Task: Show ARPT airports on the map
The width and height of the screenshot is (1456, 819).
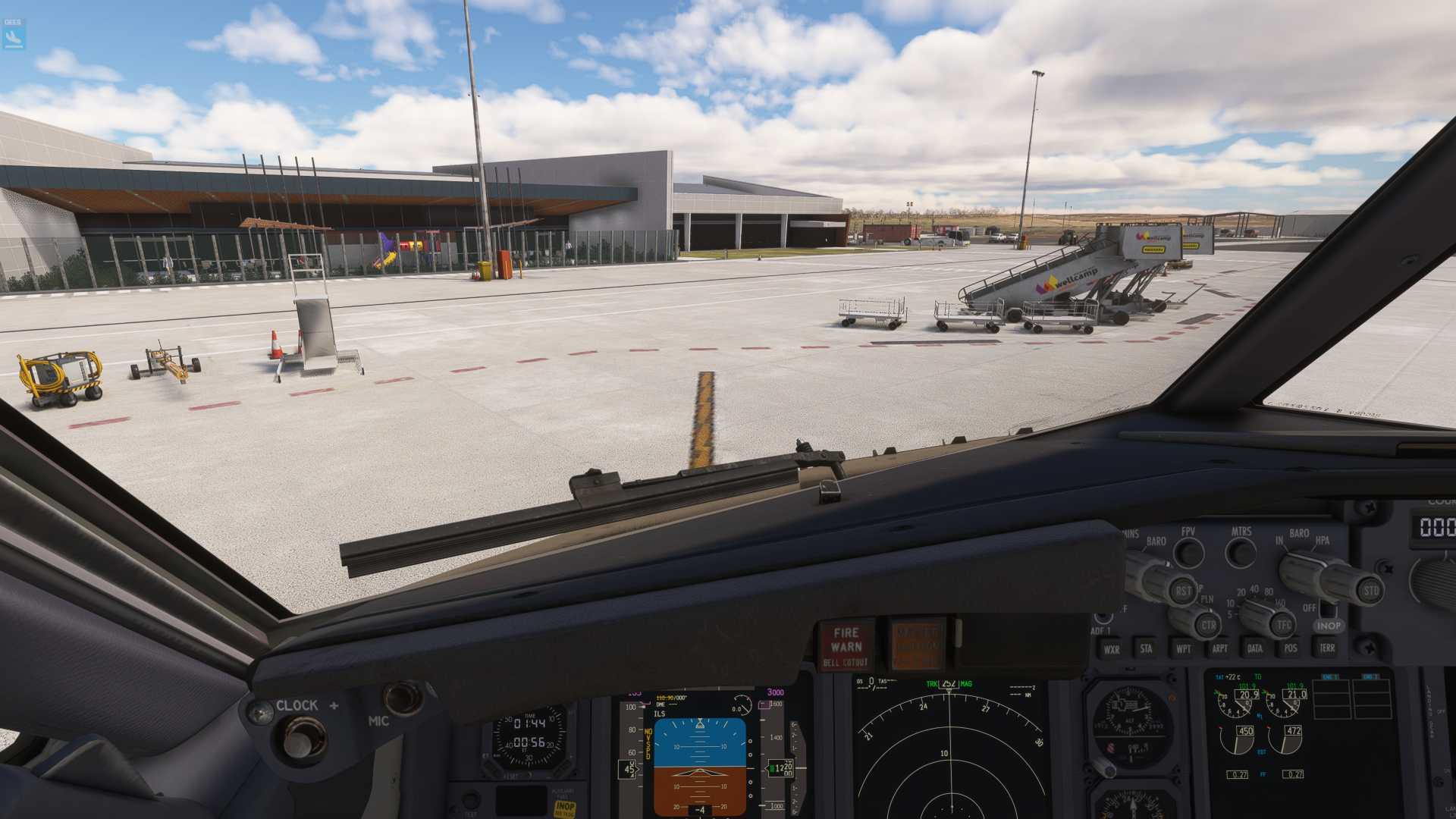Action: coord(1219,648)
